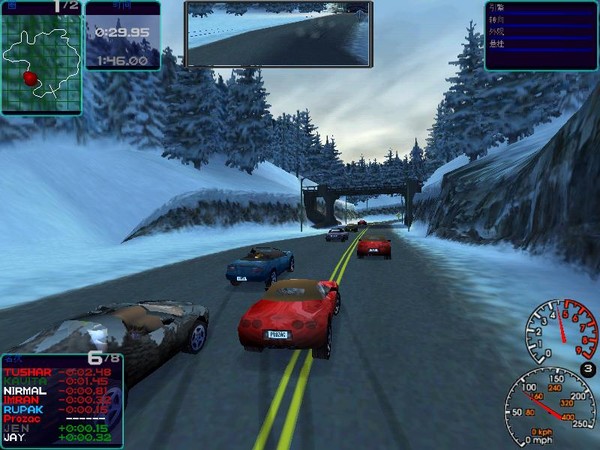Pick JAY from the standings list
Viewport: 600px width, 450px height.
point(14,438)
